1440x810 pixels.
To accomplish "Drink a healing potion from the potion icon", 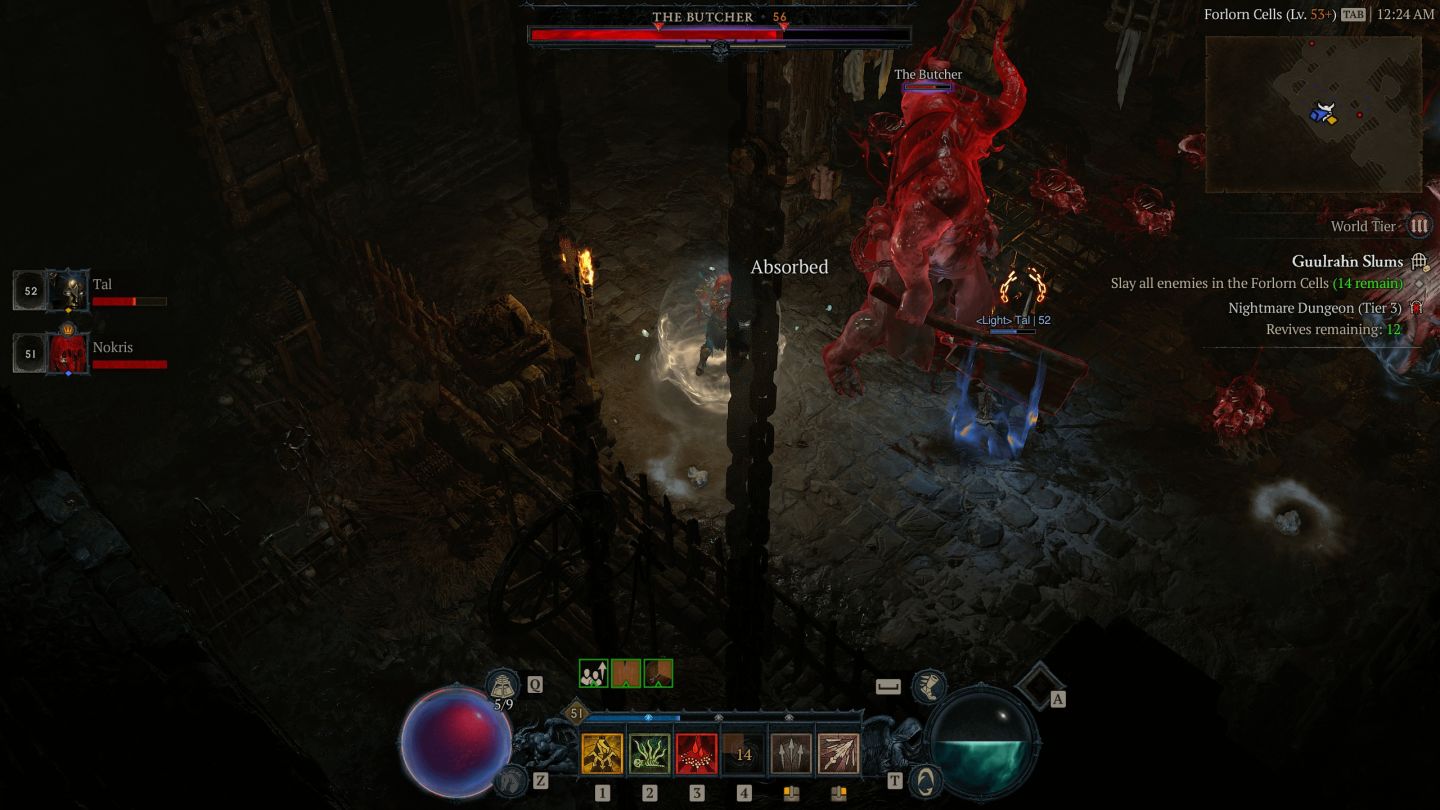I will click(502, 685).
